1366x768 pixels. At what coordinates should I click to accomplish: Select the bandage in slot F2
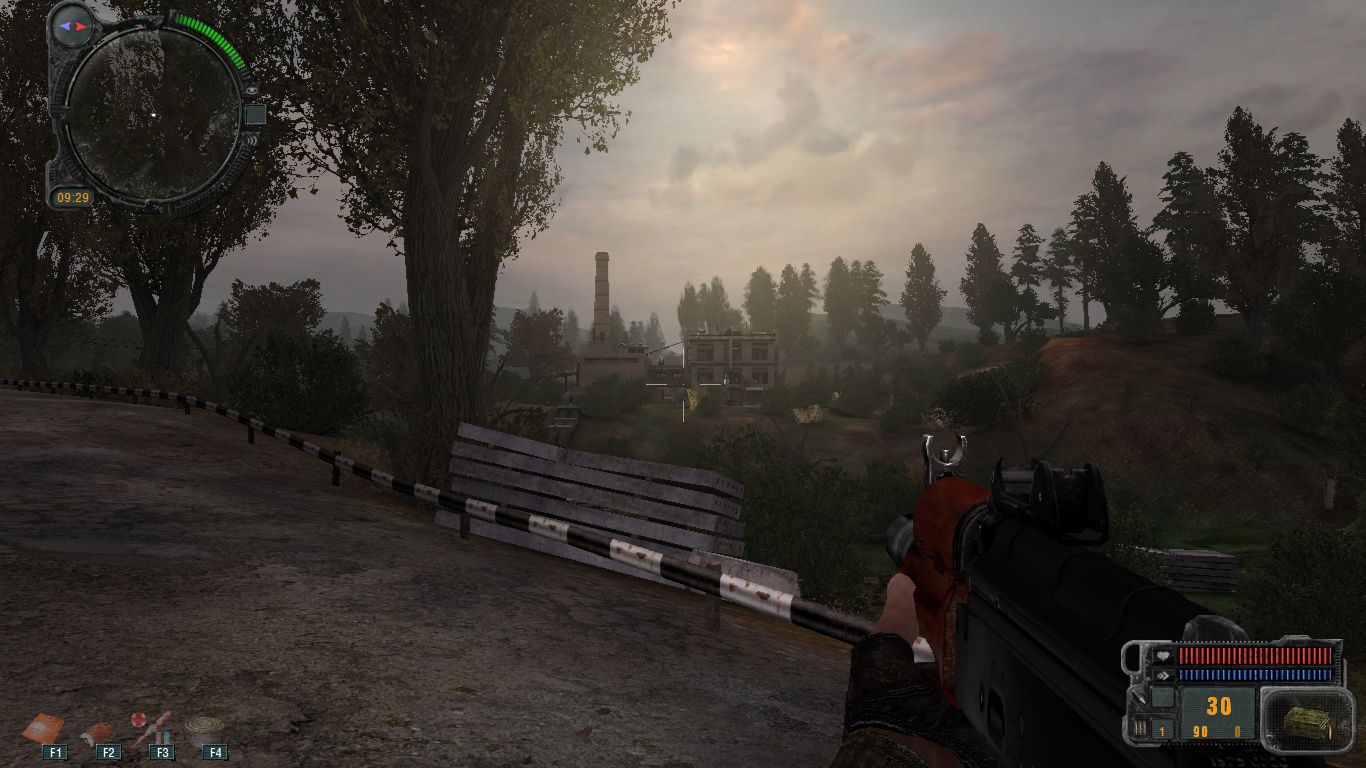[x=98, y=731]
